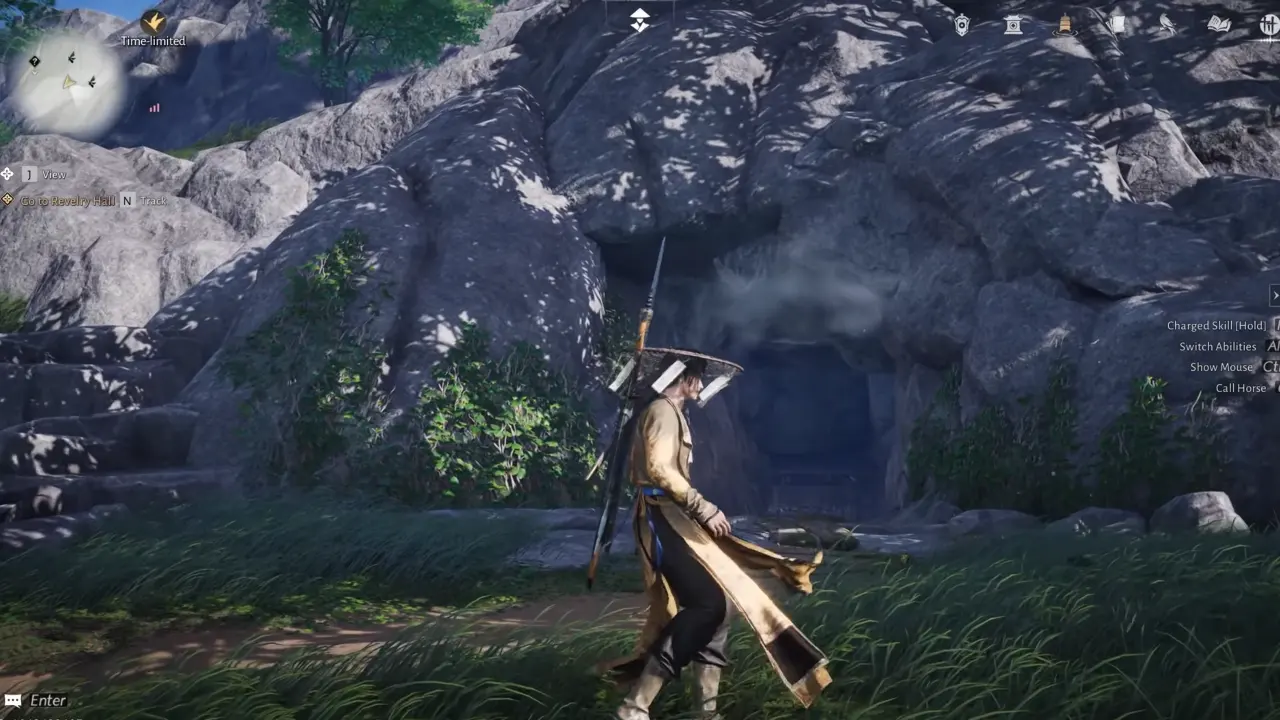
Task: Click the chat speech bubble icon
Action: point(13,701)
